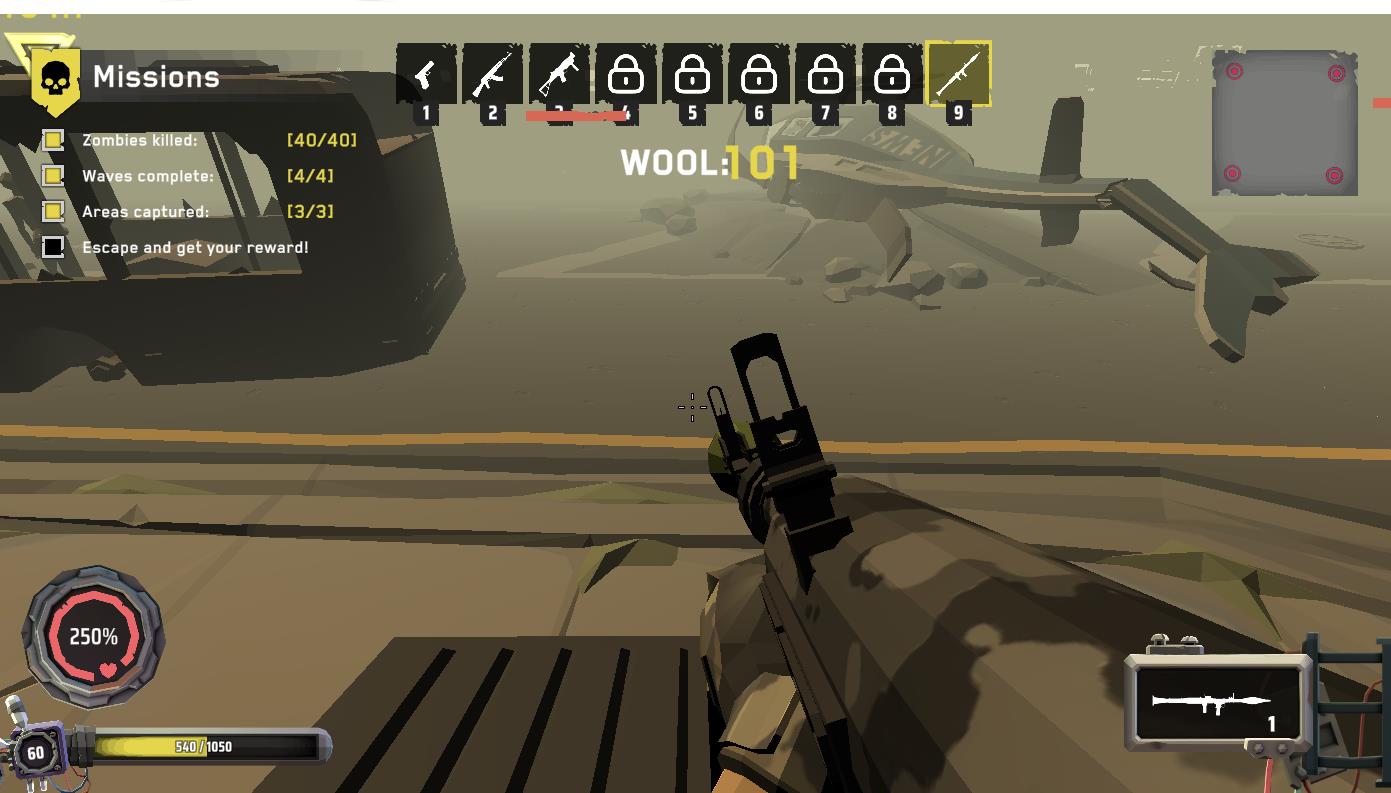Select the rocket launcher in slot 9
The image size is (1391, 793).
(958, 74)
